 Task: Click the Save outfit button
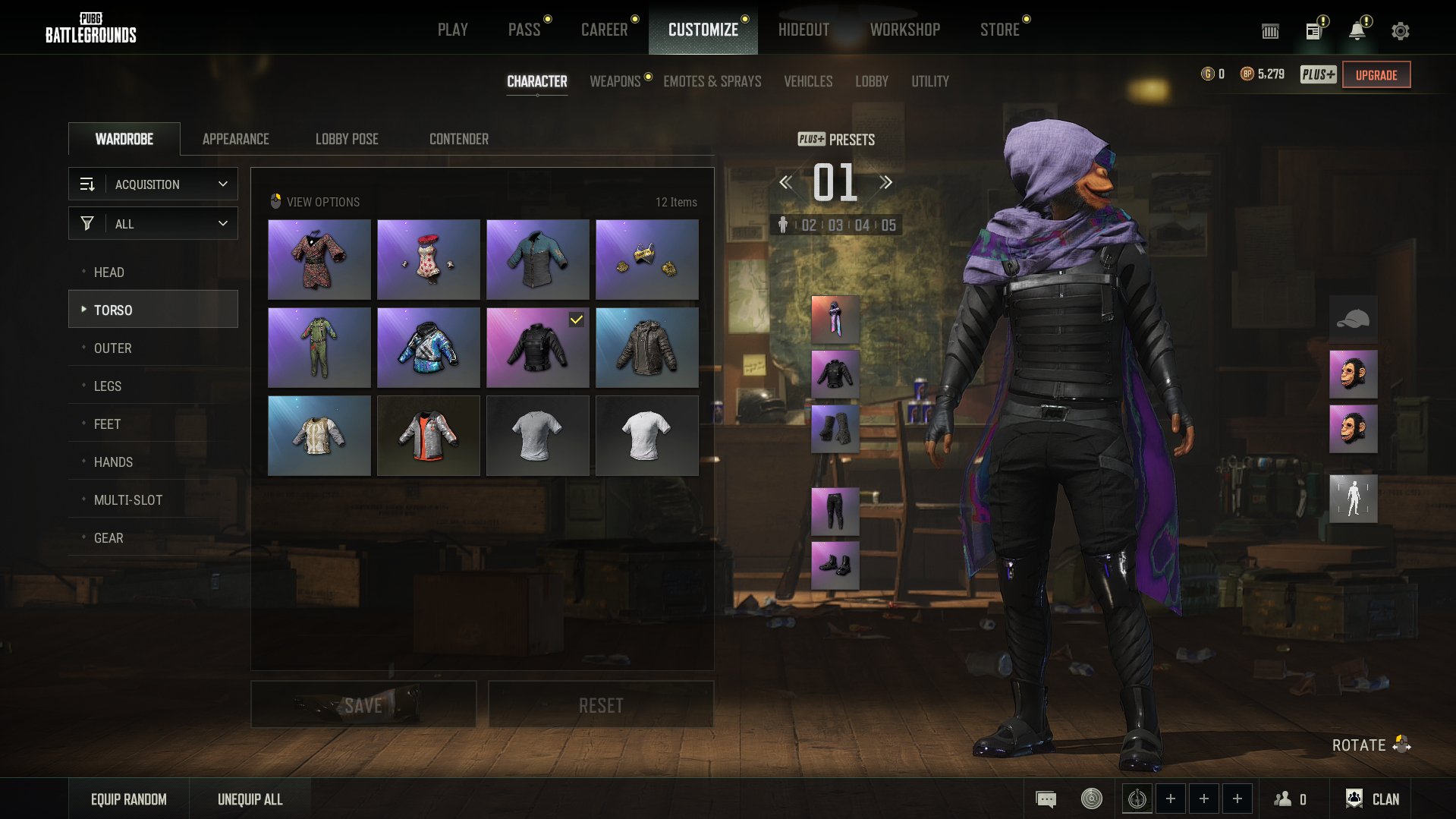pos(363,705)
